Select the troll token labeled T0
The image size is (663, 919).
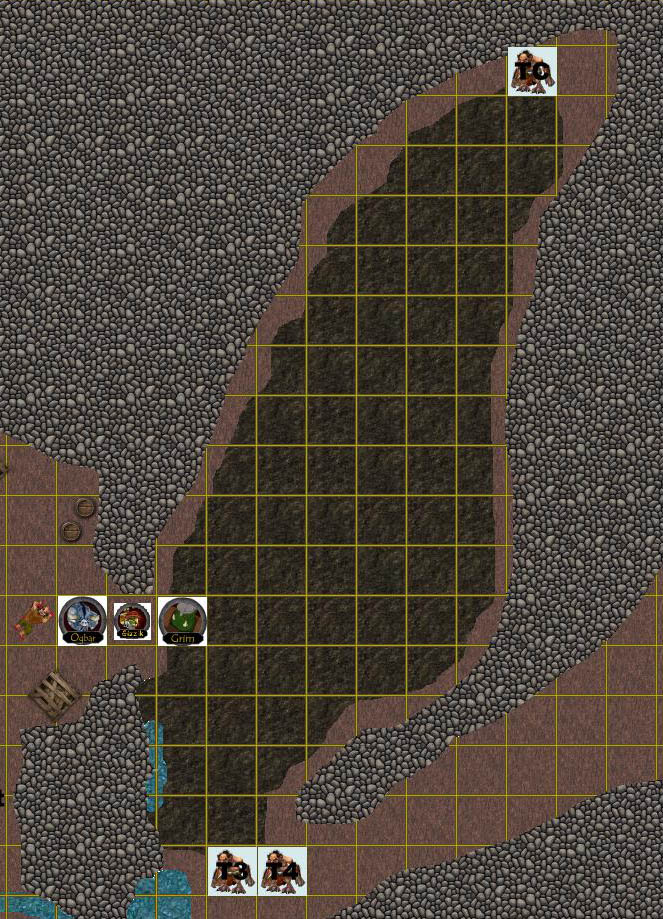532,71
